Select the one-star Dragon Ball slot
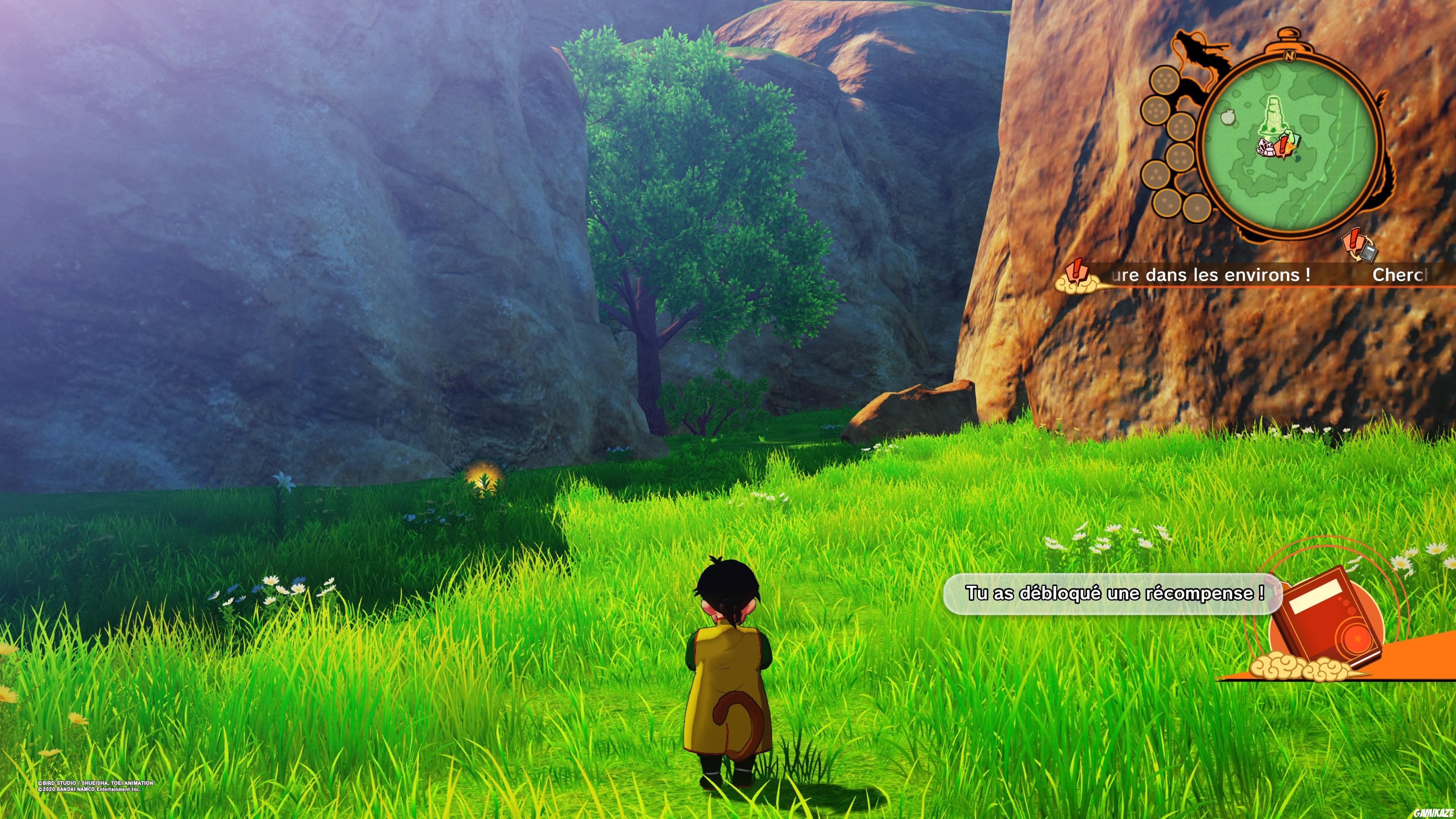 [x=1197, y=208]
